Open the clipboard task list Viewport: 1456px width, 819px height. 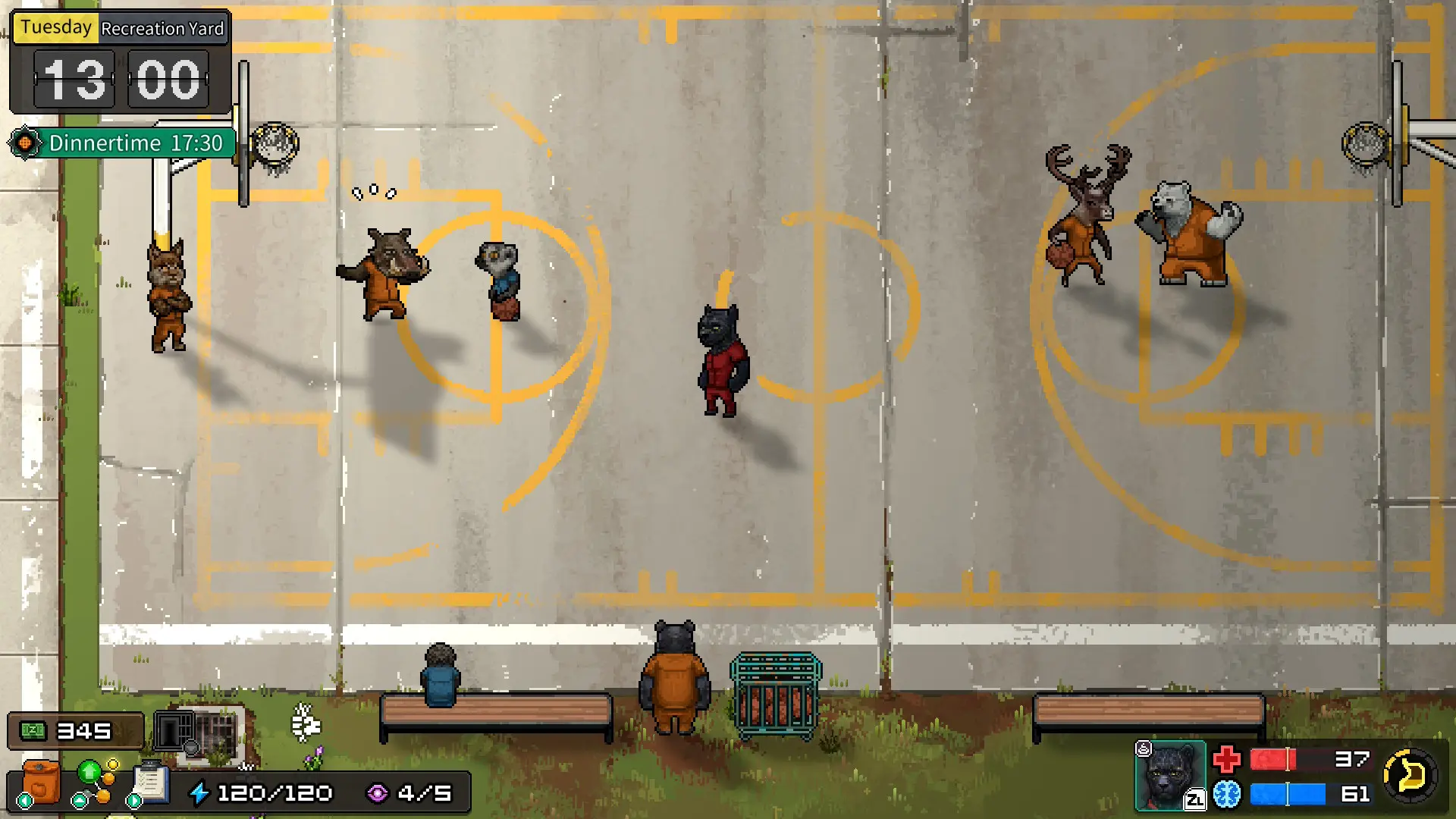[151, 782]
